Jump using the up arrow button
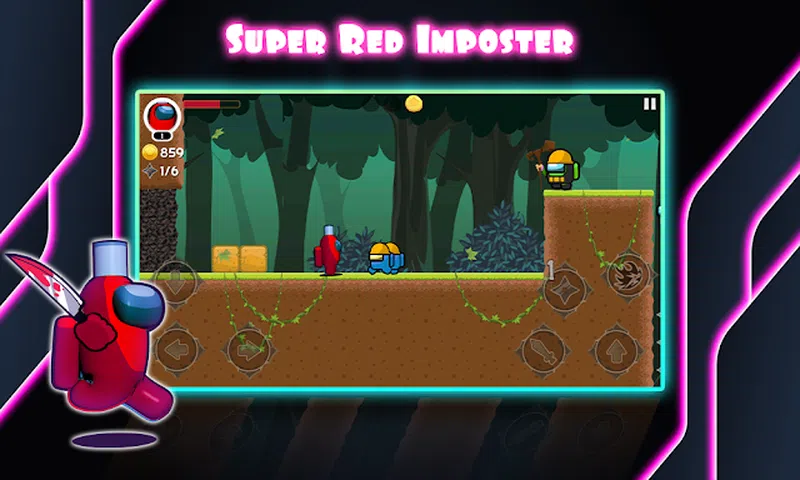Viewport: 800px width, 480px height. pyautogui.click(x=616, y=351)
